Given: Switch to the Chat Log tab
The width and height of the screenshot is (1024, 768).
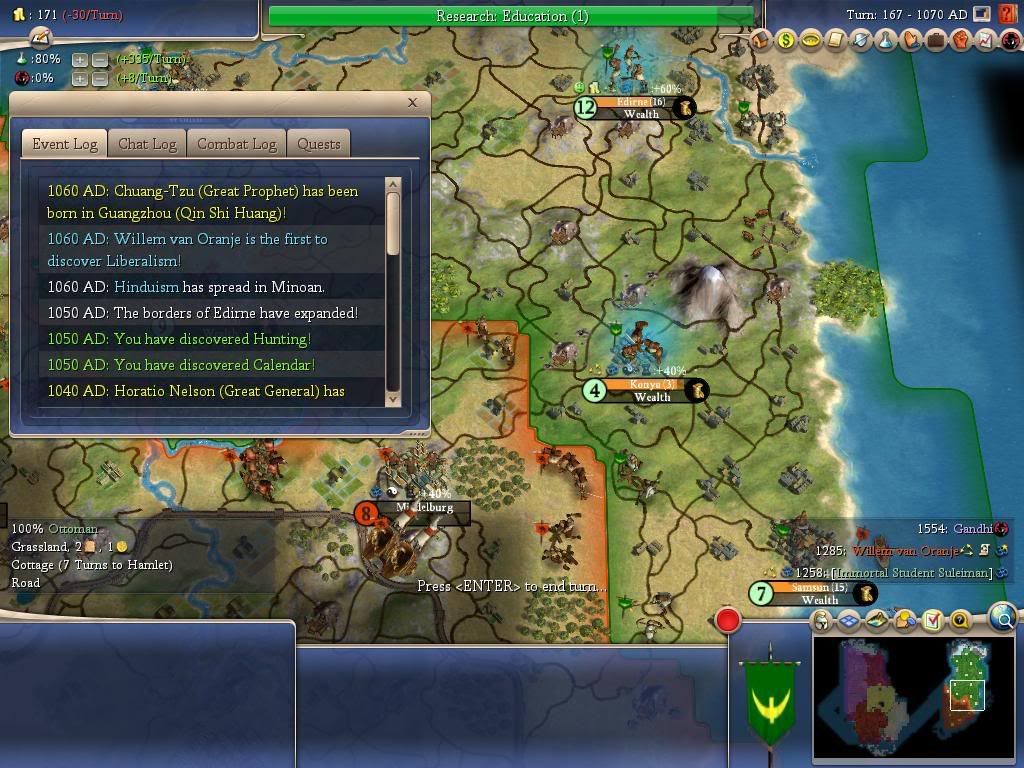Looking at the screenshot, I should point(147,144).
